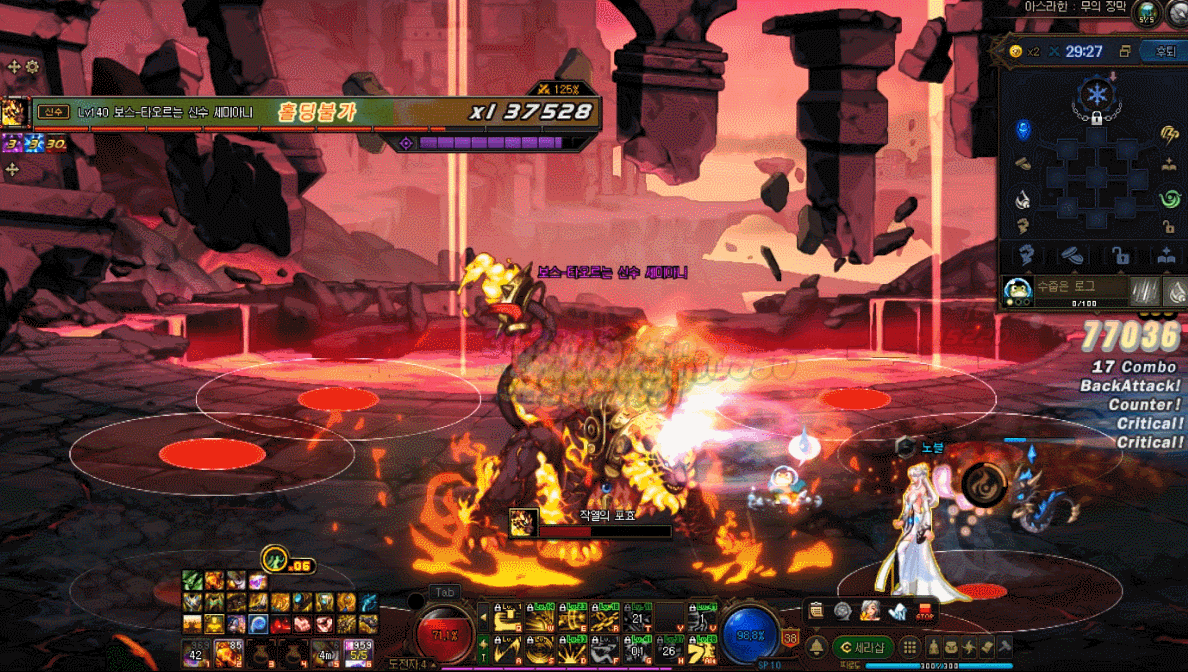Open the nine-dot grid menu
The width and height of the screenshot is (1188, 672).
click(x=911, y=647)
